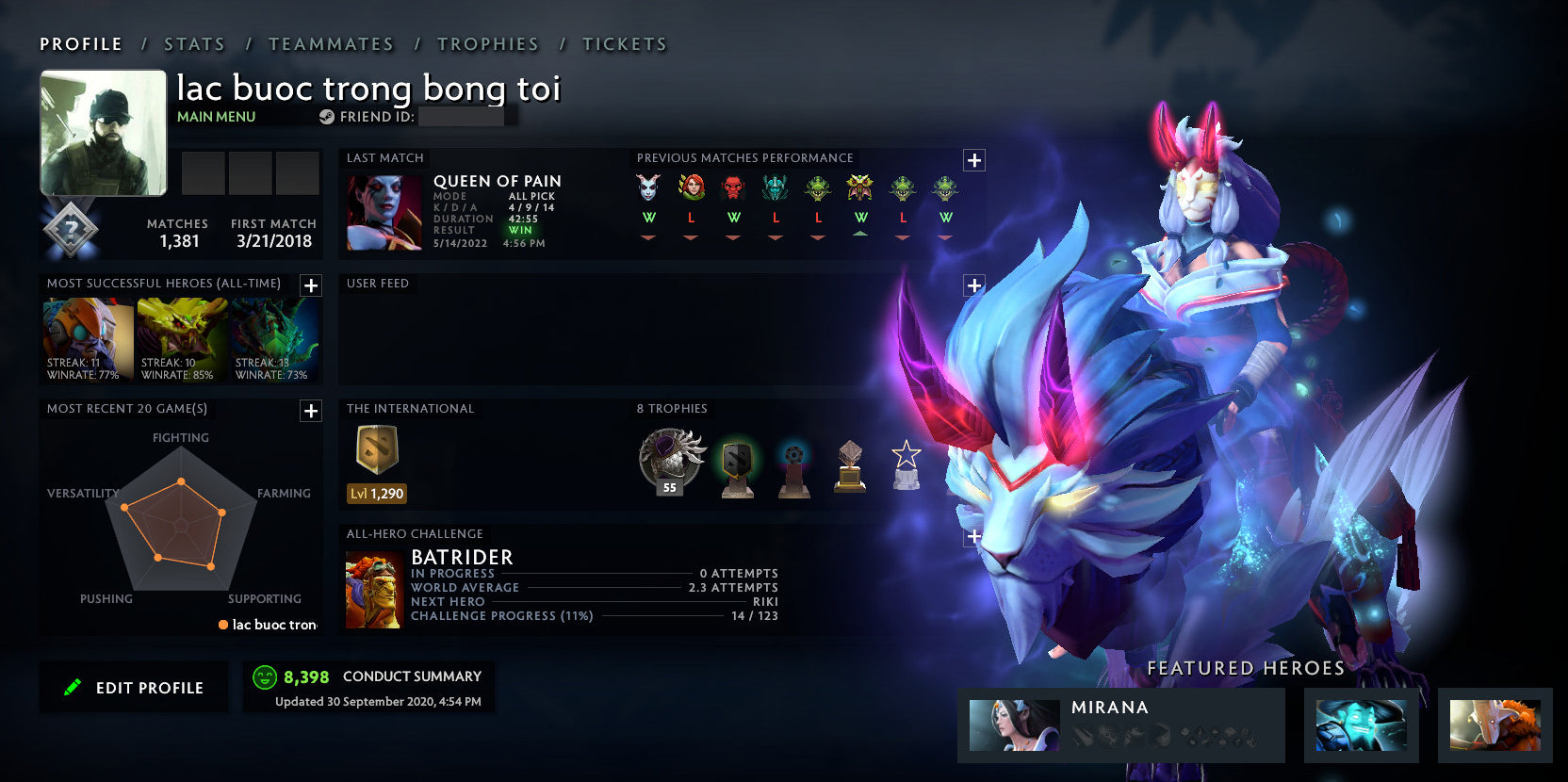Image resolution: width=1568 pixels, height=782 pixels.
Task: Open the most successful hero with 77% winrate
Action: pos(87,337)
